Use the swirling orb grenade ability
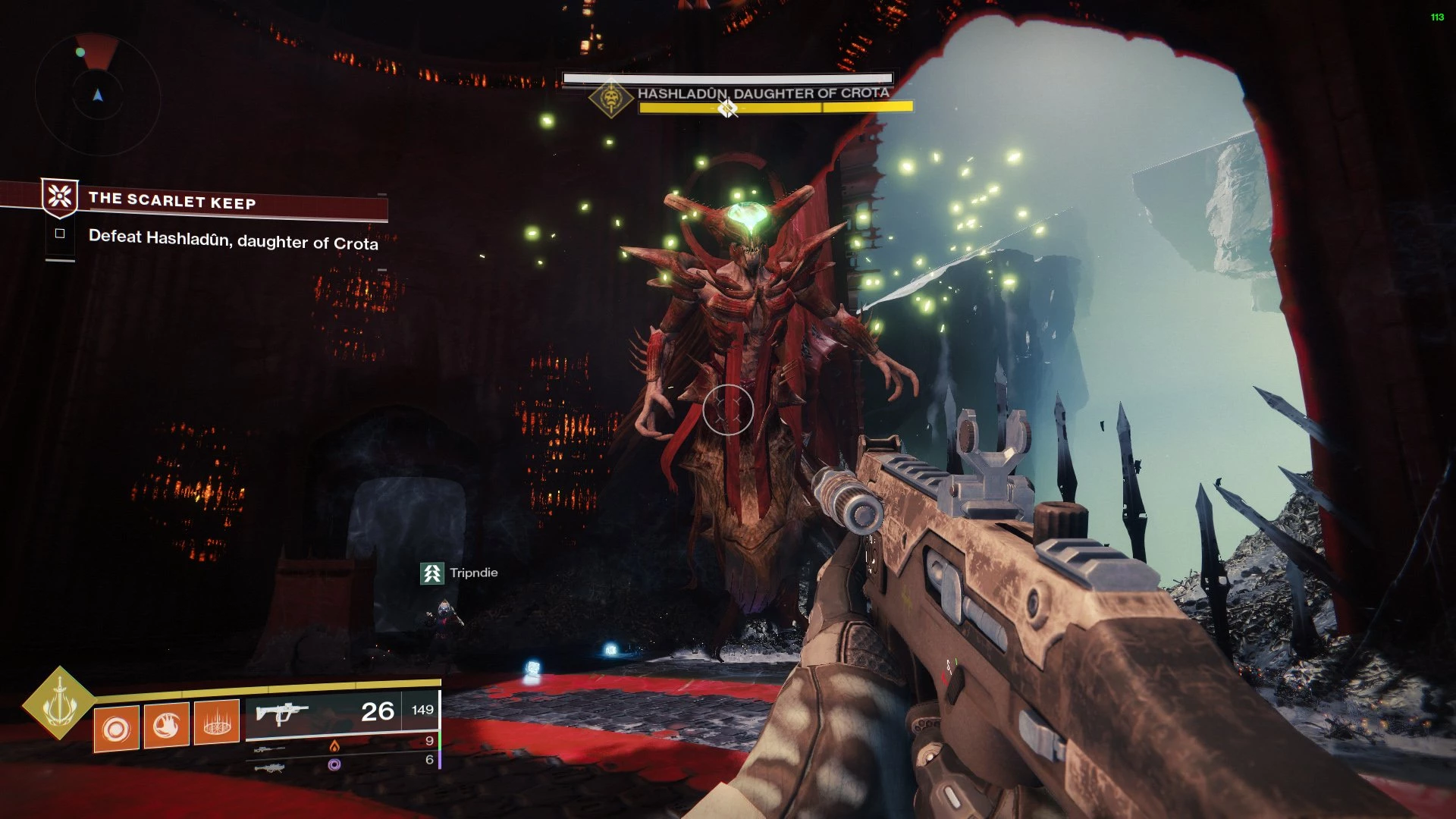Screen dimensions: 1456x819 116,730
